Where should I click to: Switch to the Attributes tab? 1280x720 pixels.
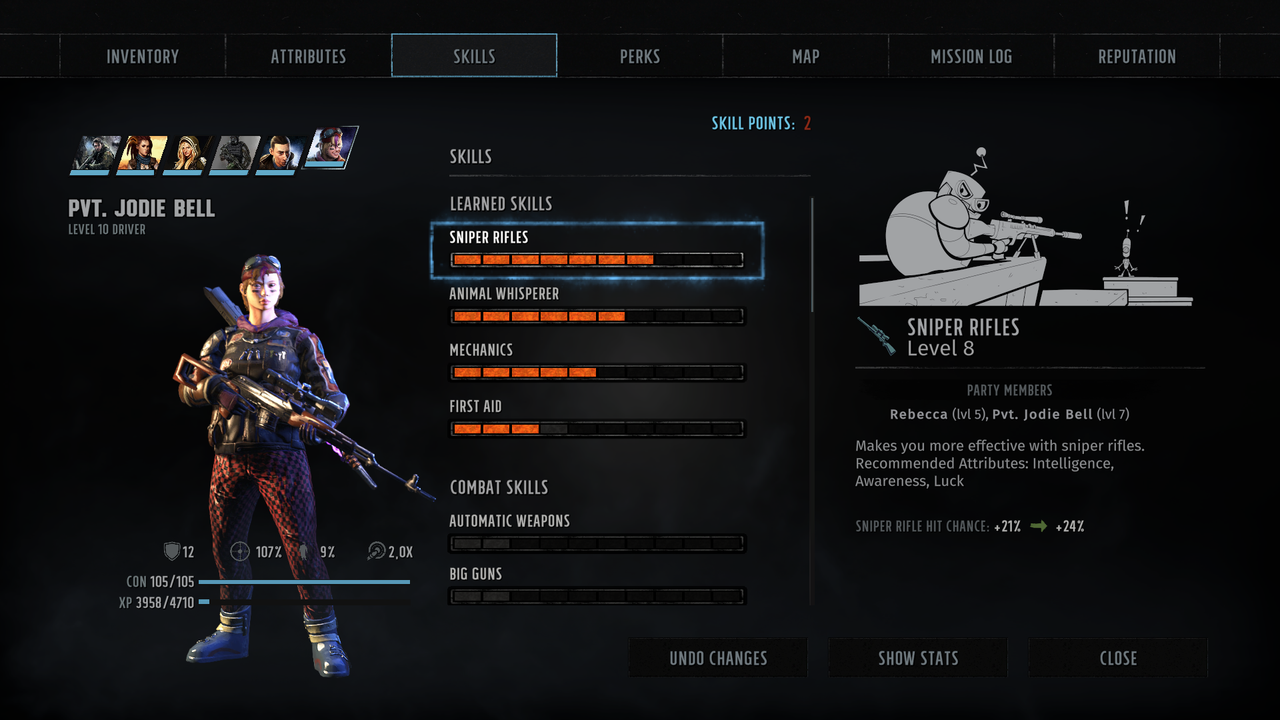pyautogui.click(x=308, y=56)
